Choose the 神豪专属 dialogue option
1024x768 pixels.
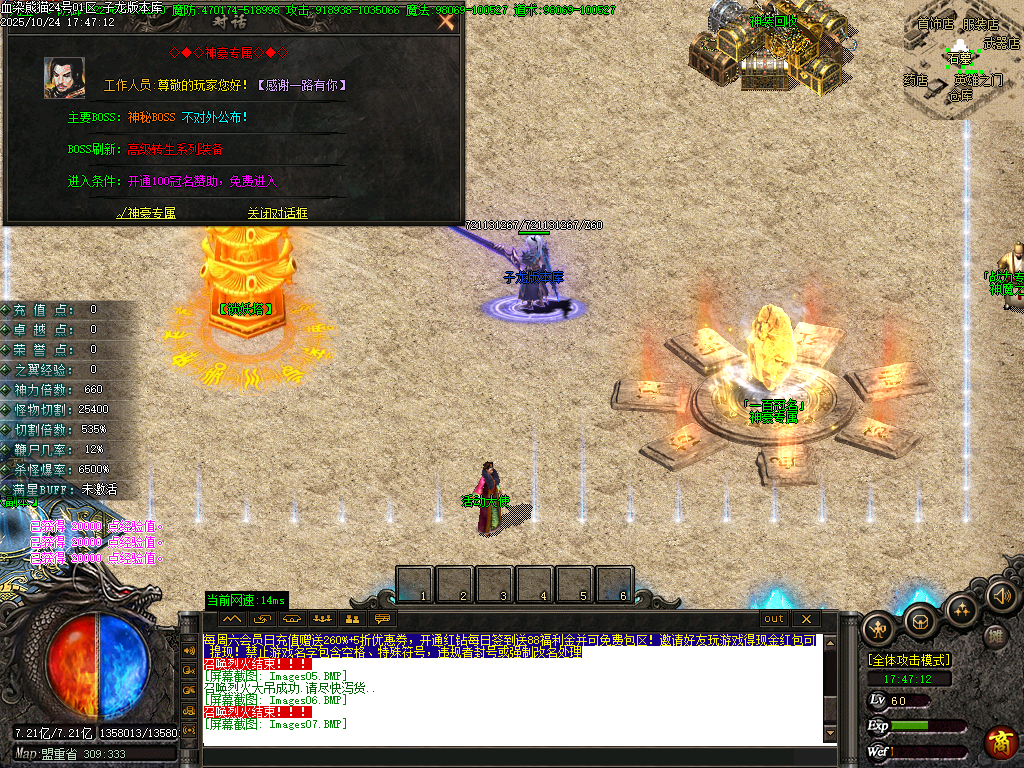click(146, 213)
